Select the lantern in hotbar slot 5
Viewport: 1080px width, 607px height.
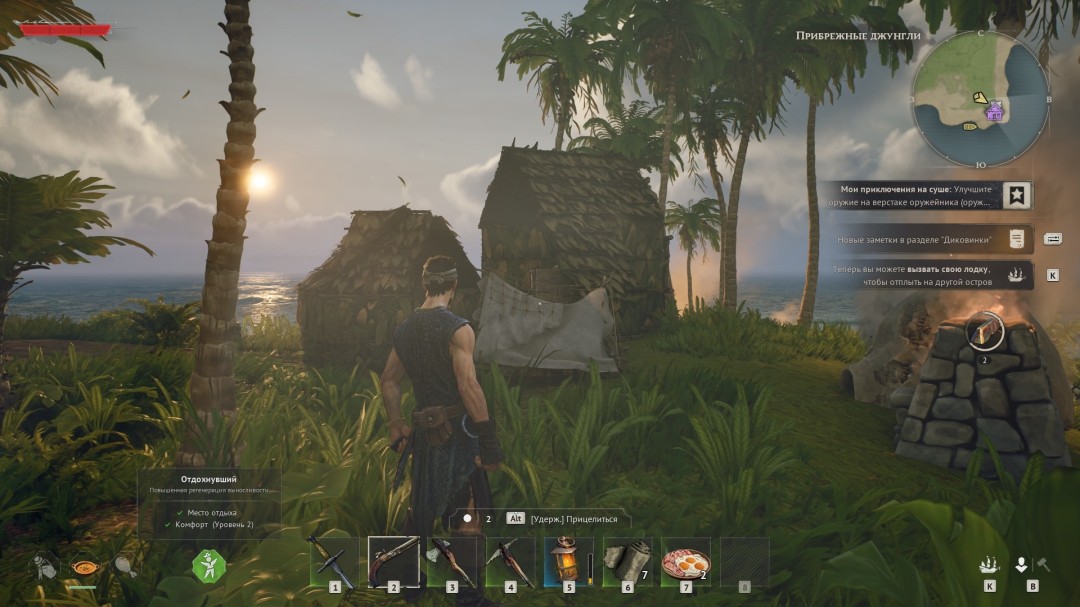[568, 562]
